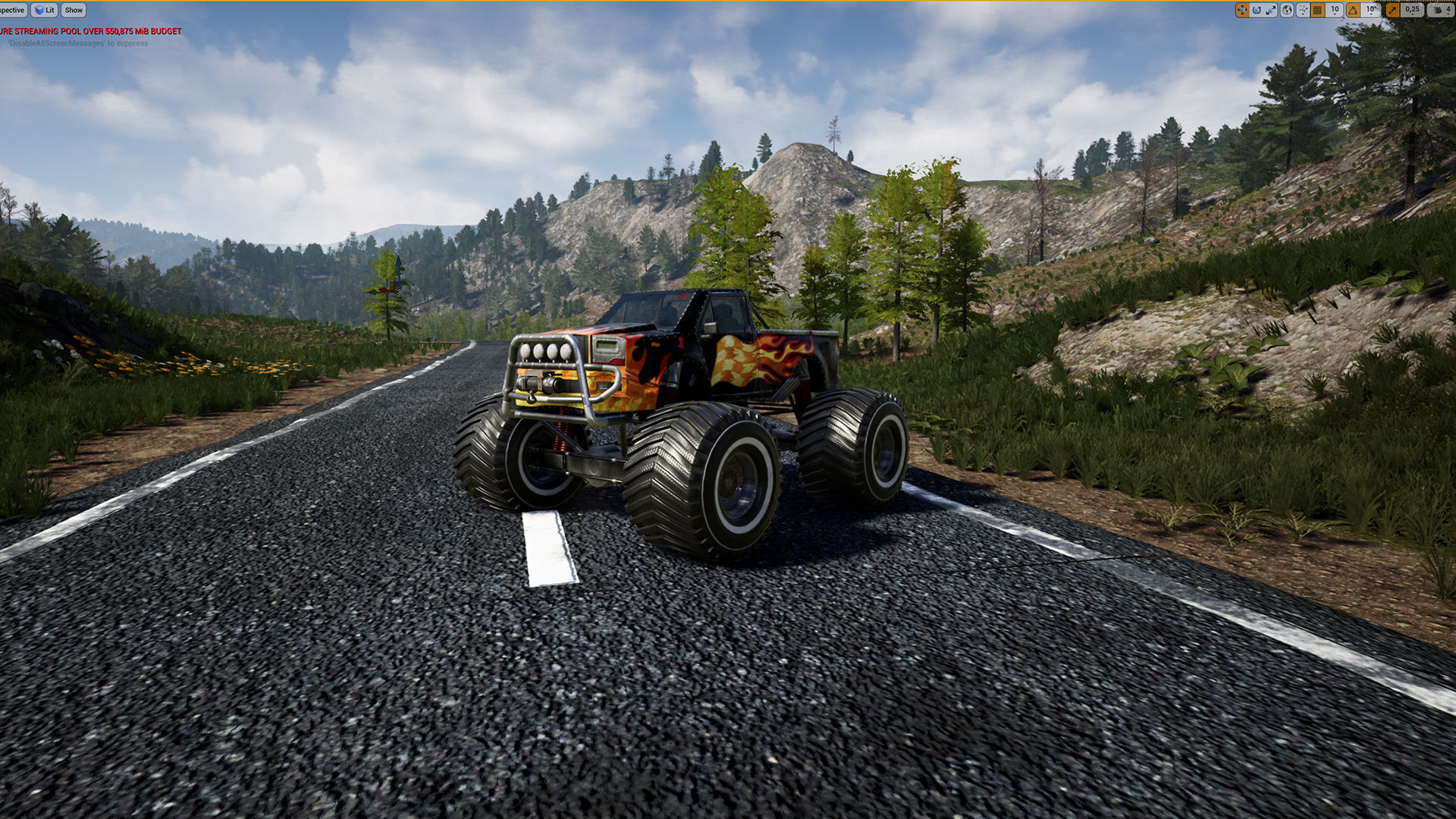Open the 10-degree rotation snap dropdown

tap(1370, 10)
